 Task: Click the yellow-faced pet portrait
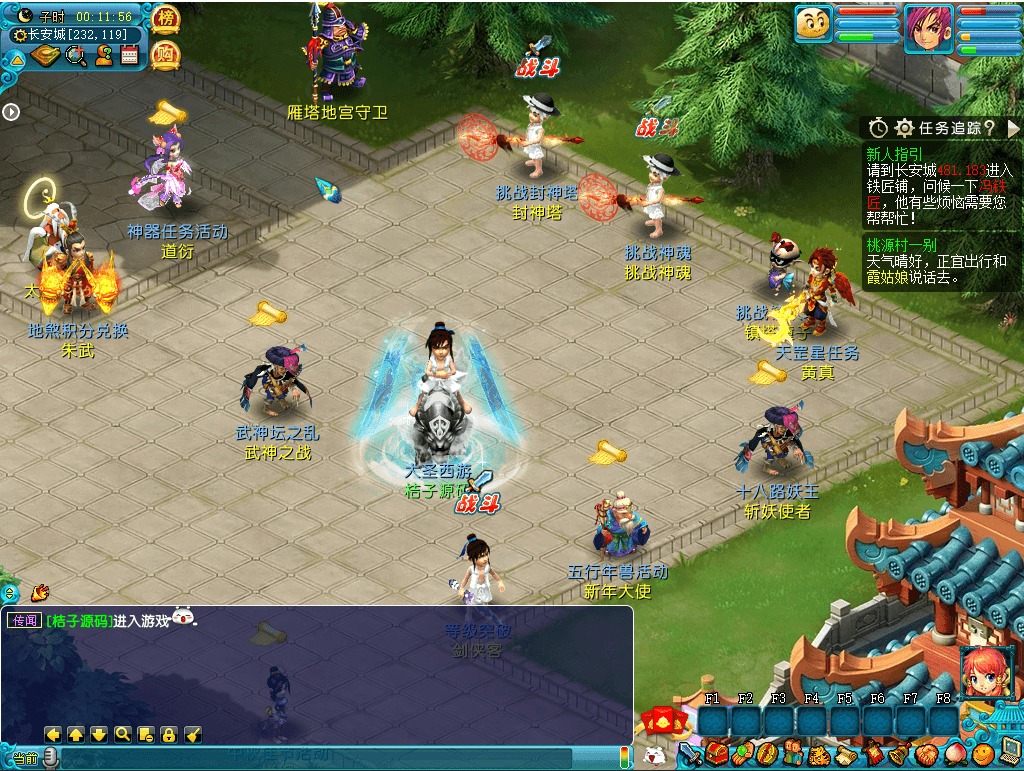pyautogui.click(x=814, y=24)
